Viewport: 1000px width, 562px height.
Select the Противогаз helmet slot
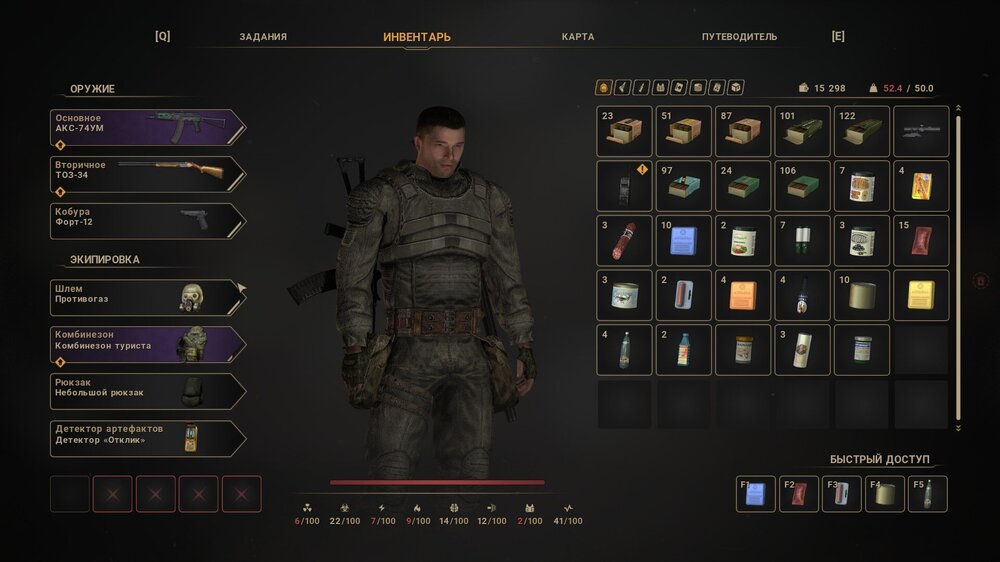(146, 297)
